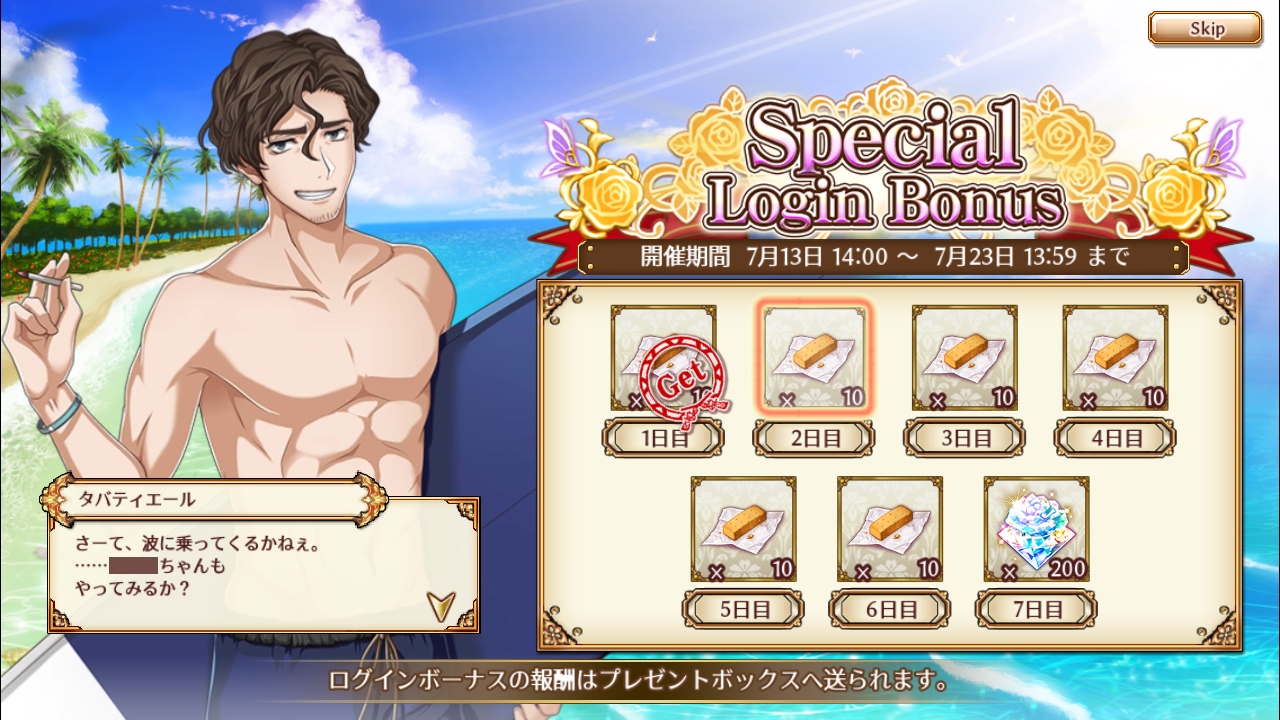Inspect the day 6 reward tile

890,530
